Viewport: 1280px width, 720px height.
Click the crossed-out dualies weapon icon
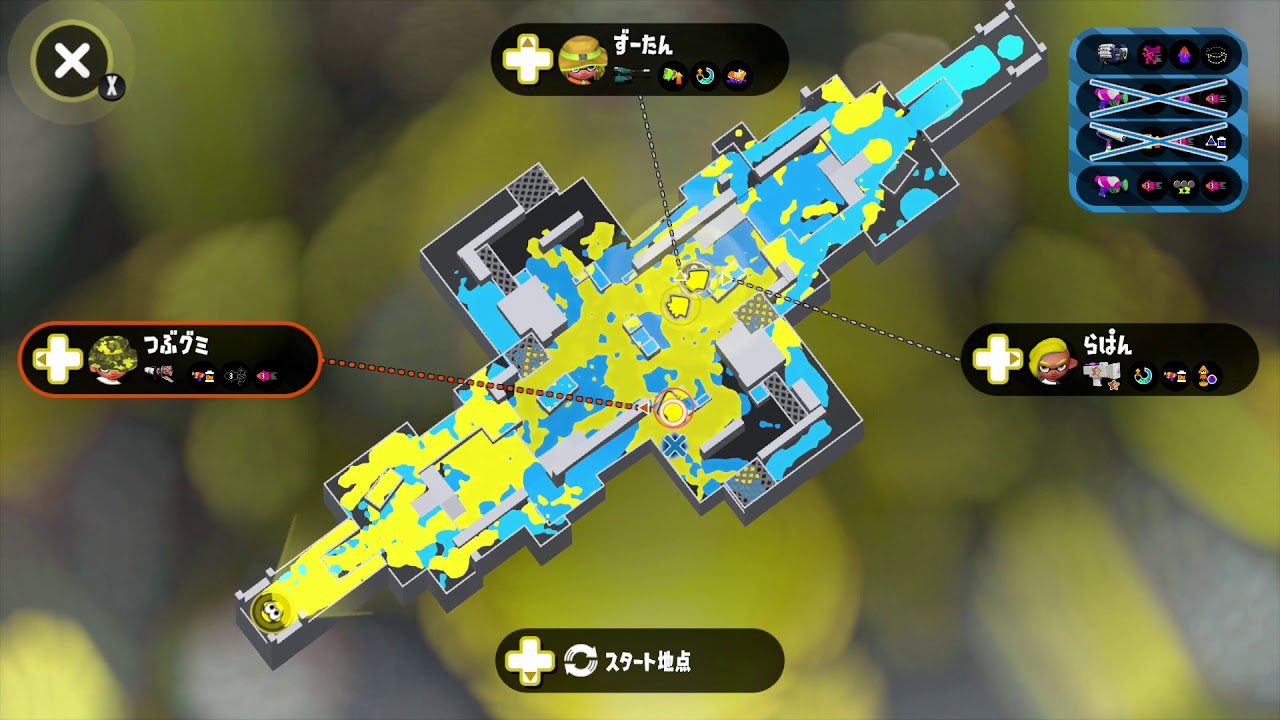1110,97
